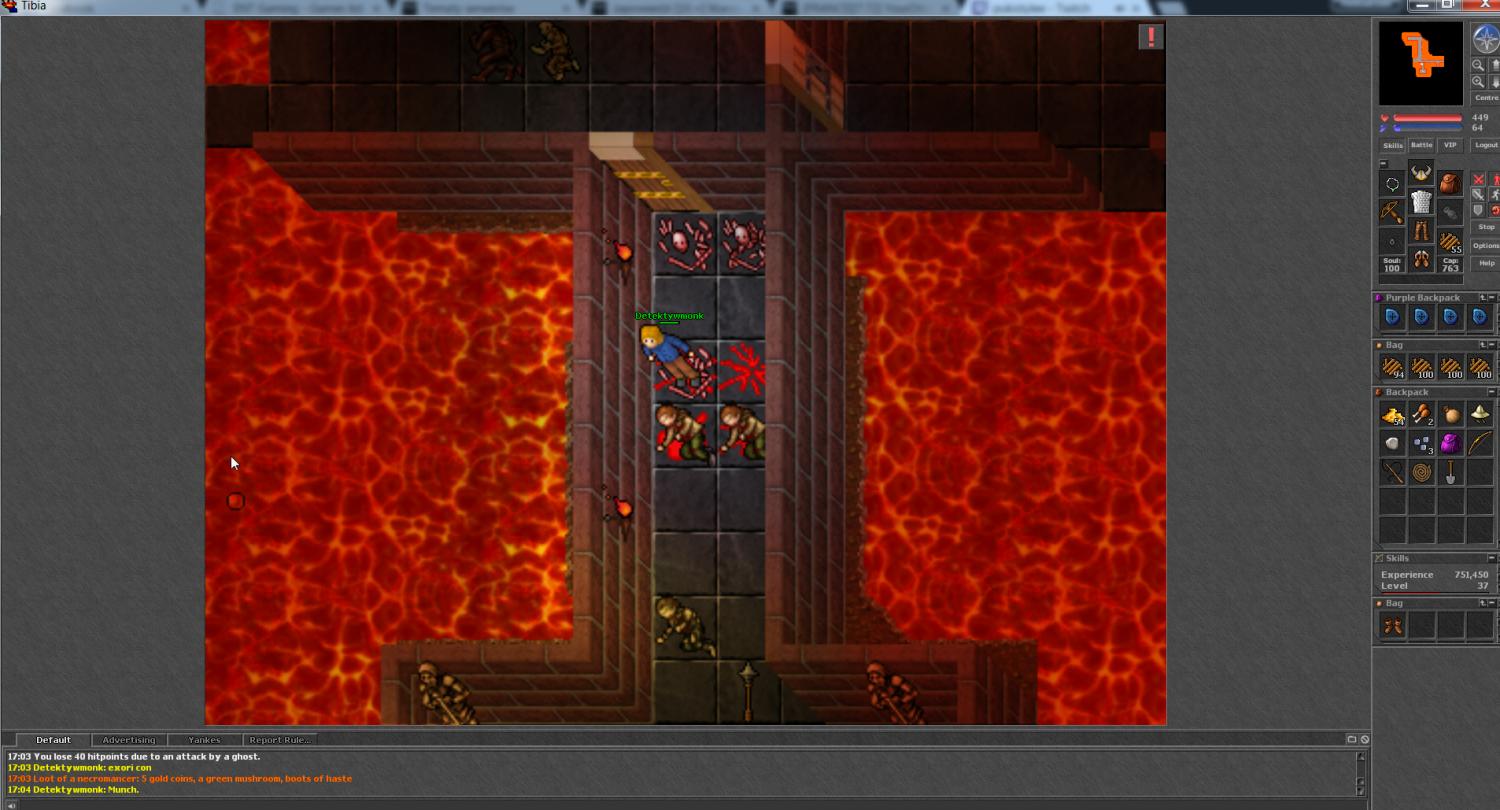Open the purple bag inside Backpack
Viewport: 1500px width, 810px height.
[x=1450, y=443]
